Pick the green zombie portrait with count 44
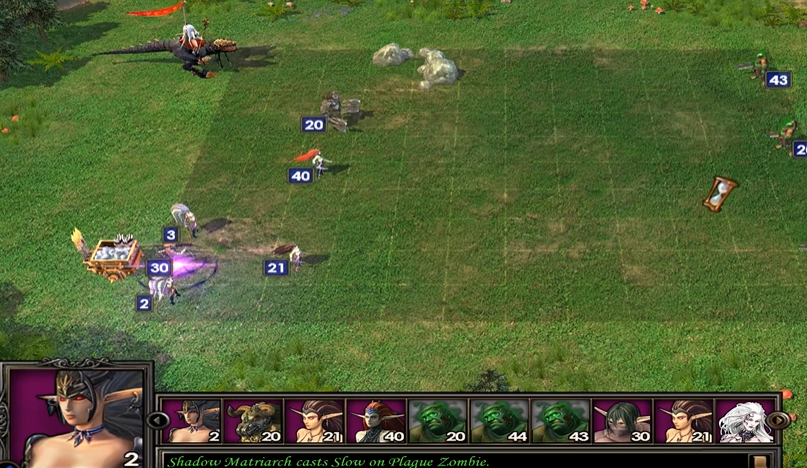The image size is (807, 468). tap(499, 421)
